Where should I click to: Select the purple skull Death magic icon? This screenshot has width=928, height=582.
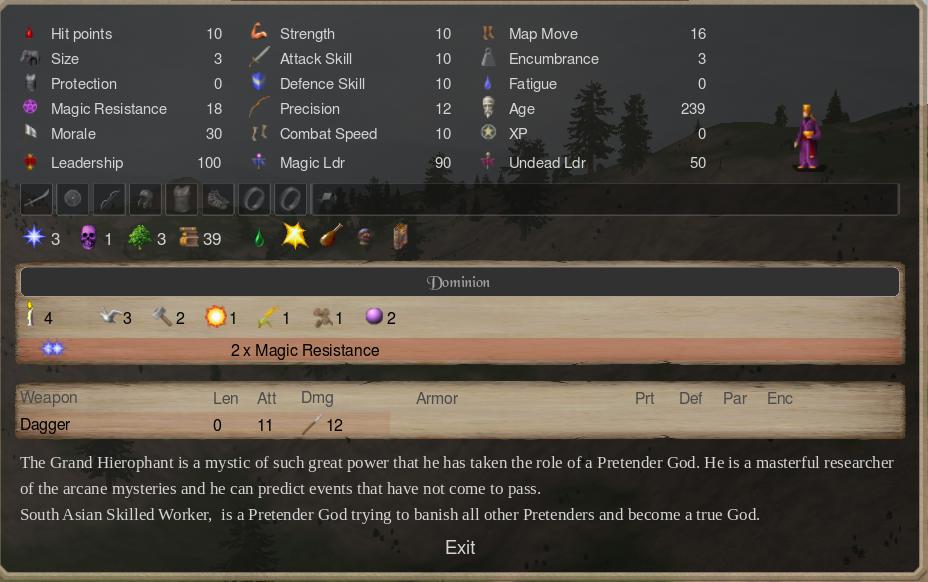[88, 238]
